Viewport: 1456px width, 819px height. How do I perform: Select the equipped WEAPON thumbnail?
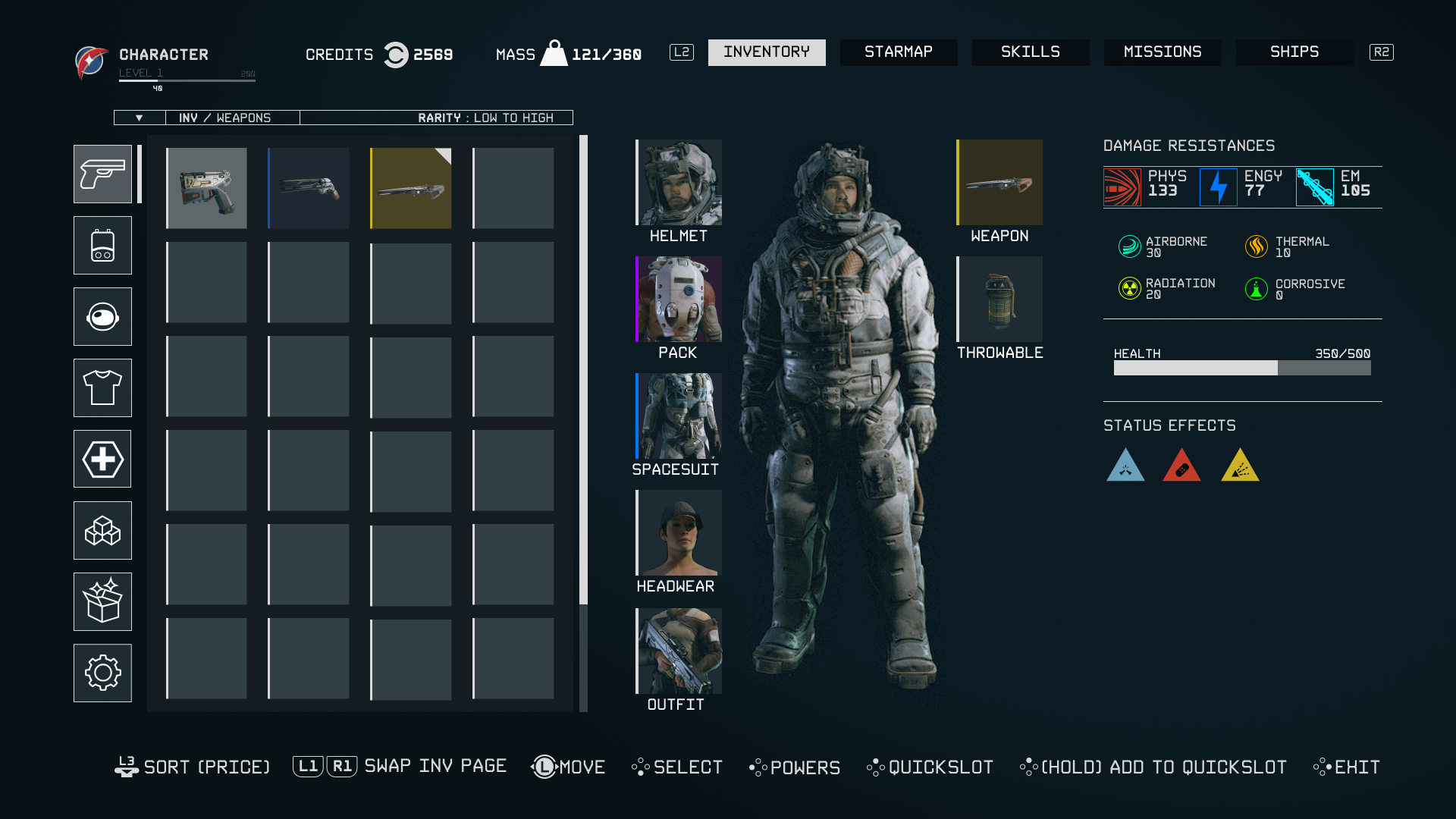point(999,183)
